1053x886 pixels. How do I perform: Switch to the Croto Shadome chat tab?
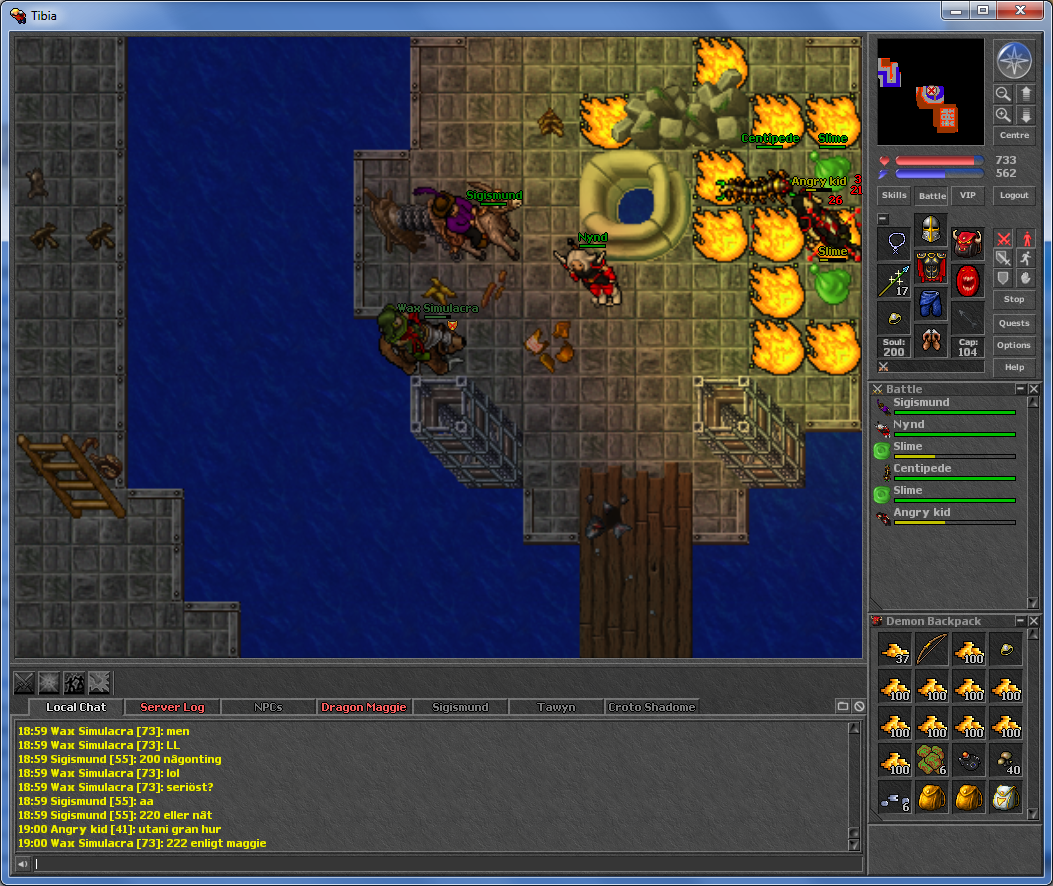pos(651,707)
